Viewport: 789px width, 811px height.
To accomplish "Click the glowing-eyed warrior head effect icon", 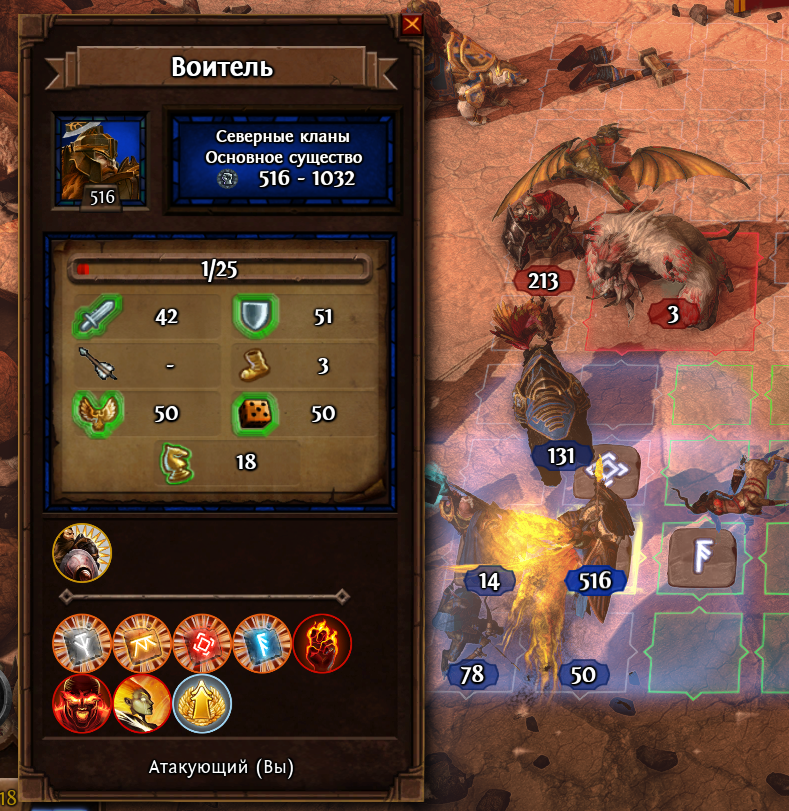I will click(142, 702).
